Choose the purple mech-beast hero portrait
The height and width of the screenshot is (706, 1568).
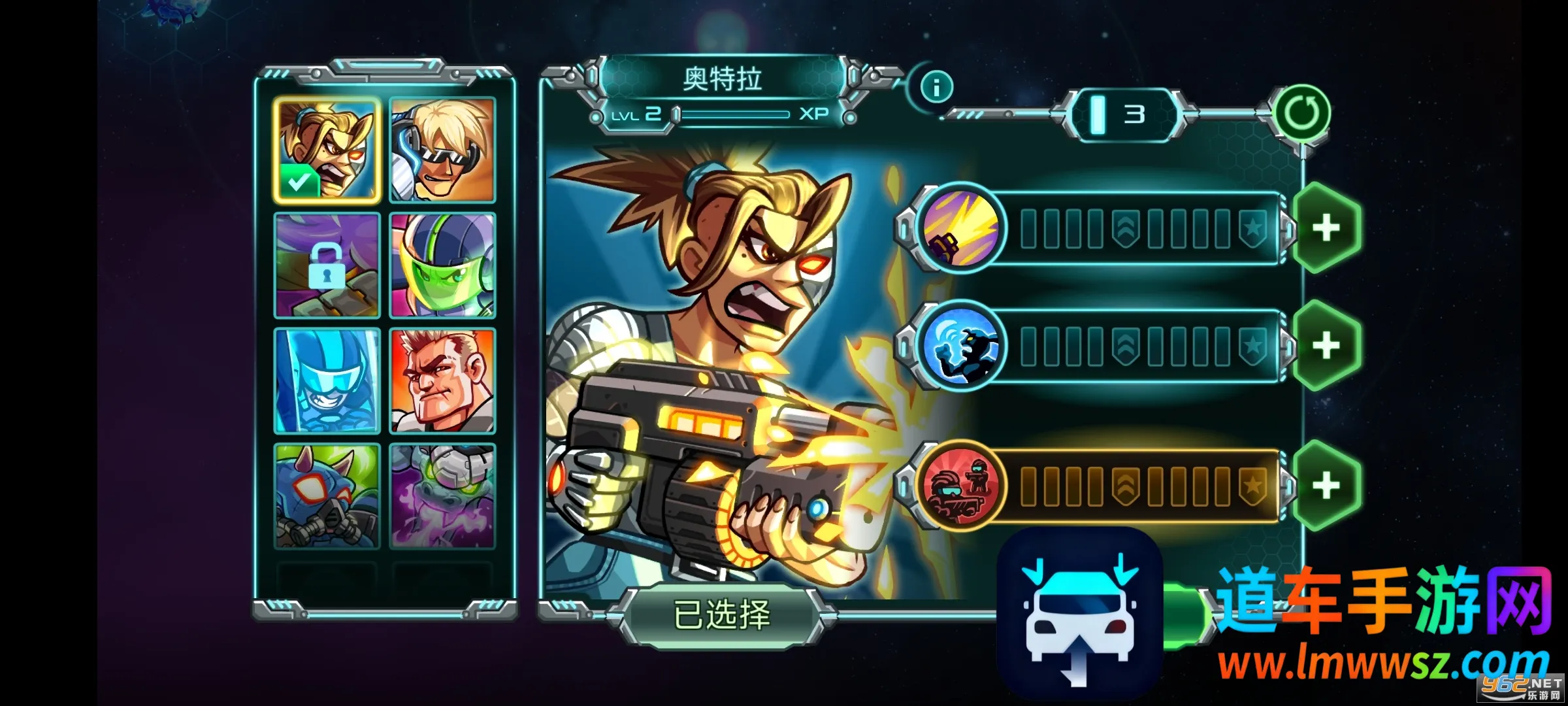click(442, 496)
